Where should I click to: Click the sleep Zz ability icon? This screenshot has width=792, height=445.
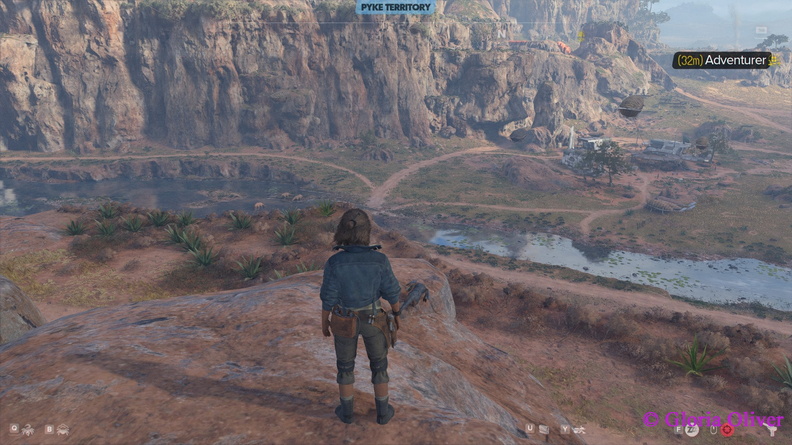click(691, 430)
